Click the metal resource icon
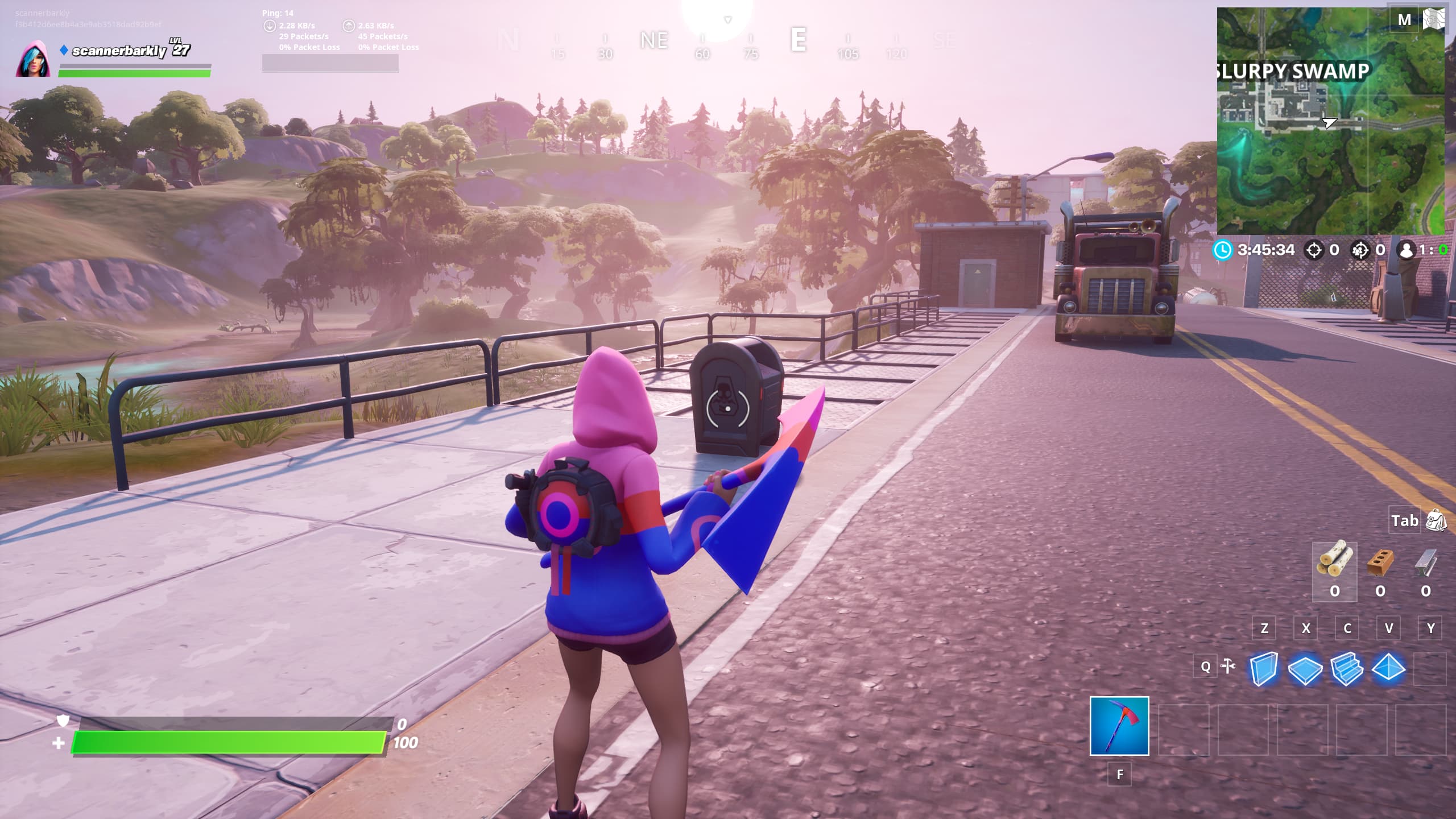 [1425, 562]
